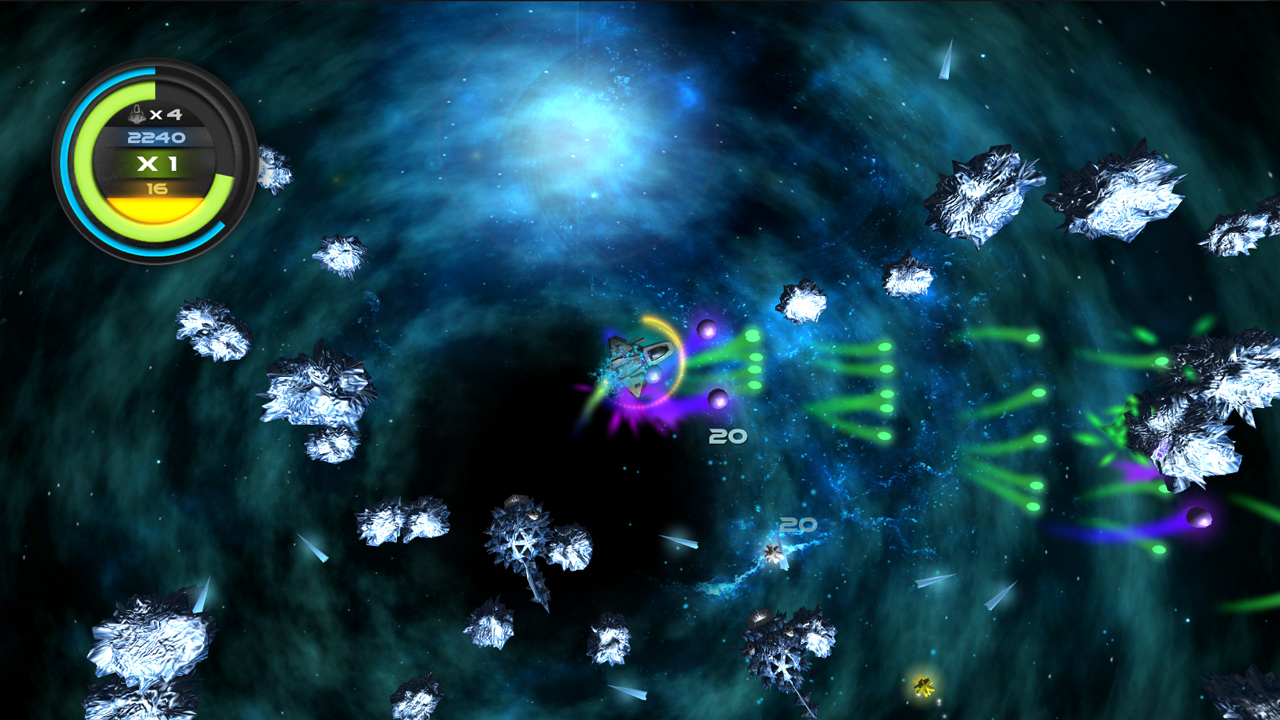Select the dark orb bullet near the ship
The width and height of the screenshot is (1280, 720).
pos(706,328)
